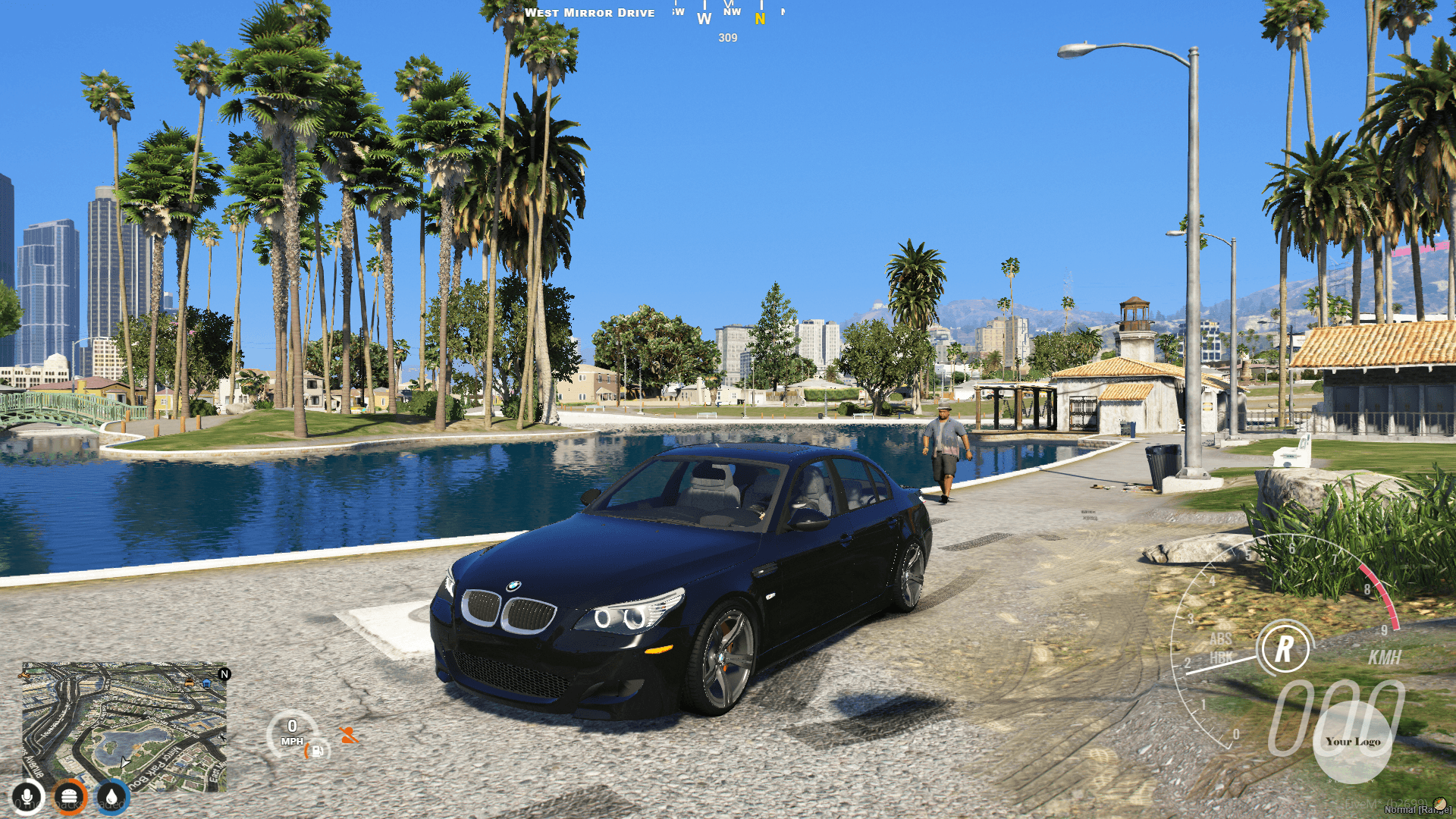Click the motorcycle blip on the minimap

24,676
